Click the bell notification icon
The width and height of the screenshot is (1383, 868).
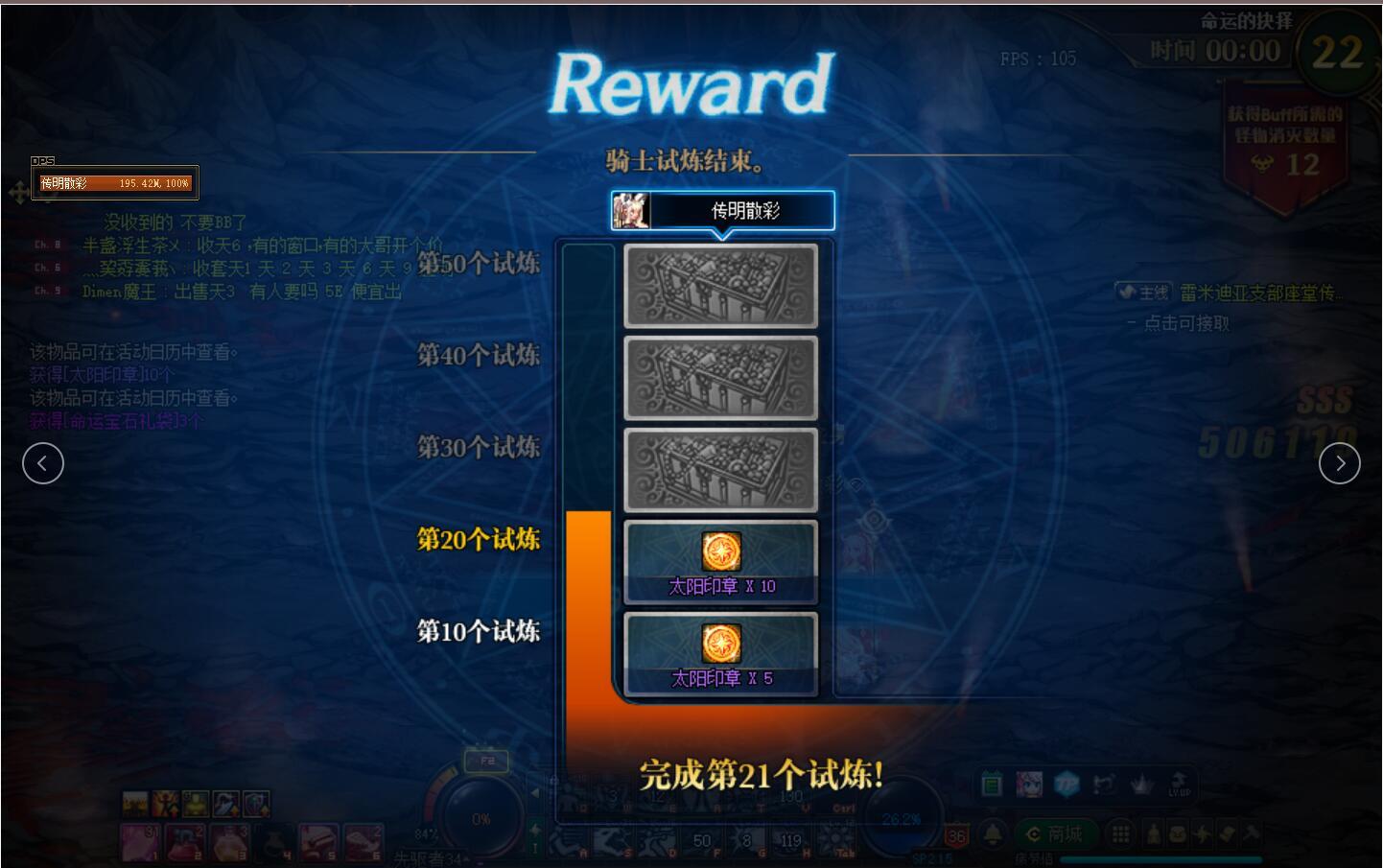(994, 834)
